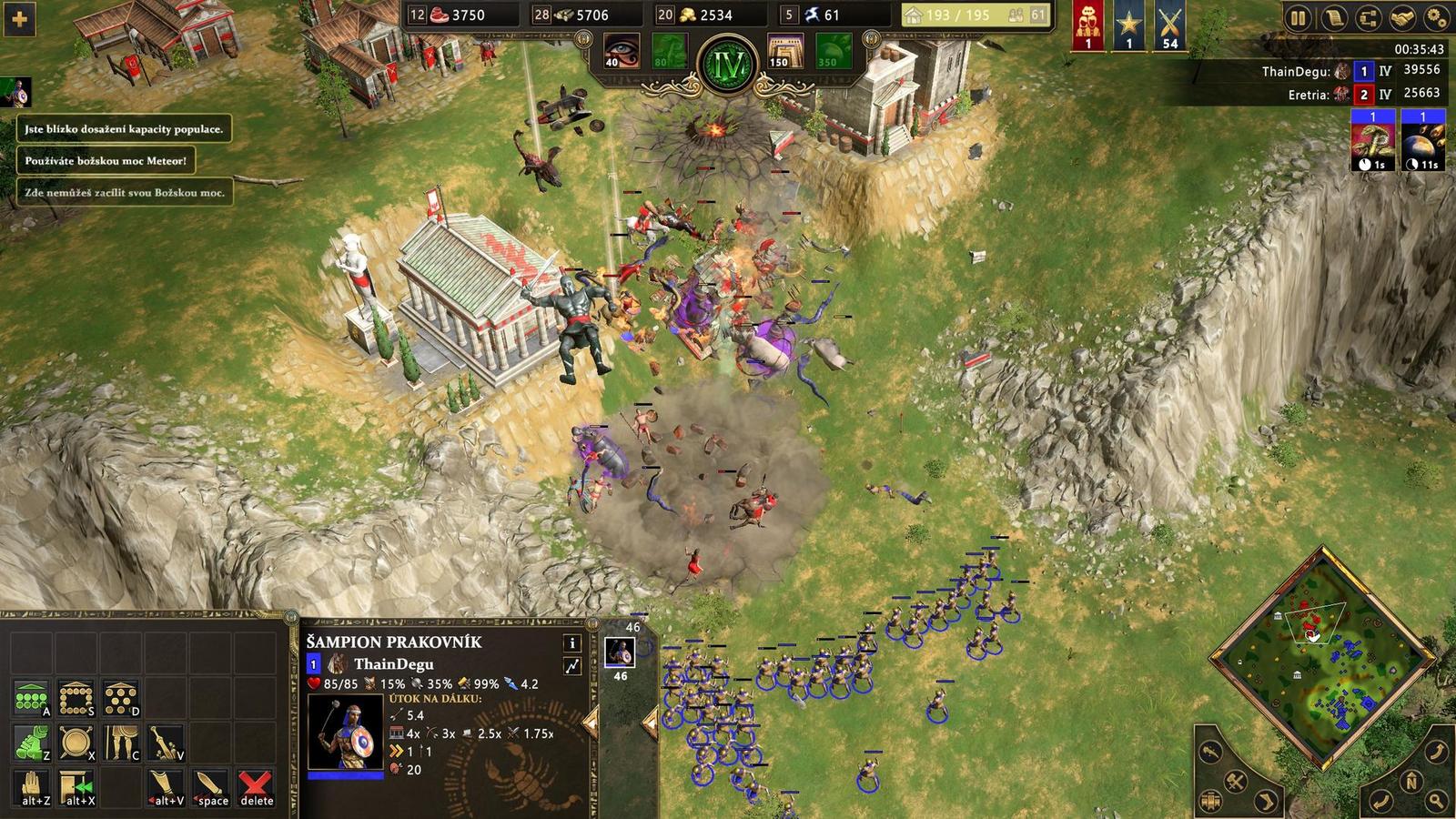Select the magnifier zoom icon near minimap
This screenshot has width=1456, height=819.
1435,801
